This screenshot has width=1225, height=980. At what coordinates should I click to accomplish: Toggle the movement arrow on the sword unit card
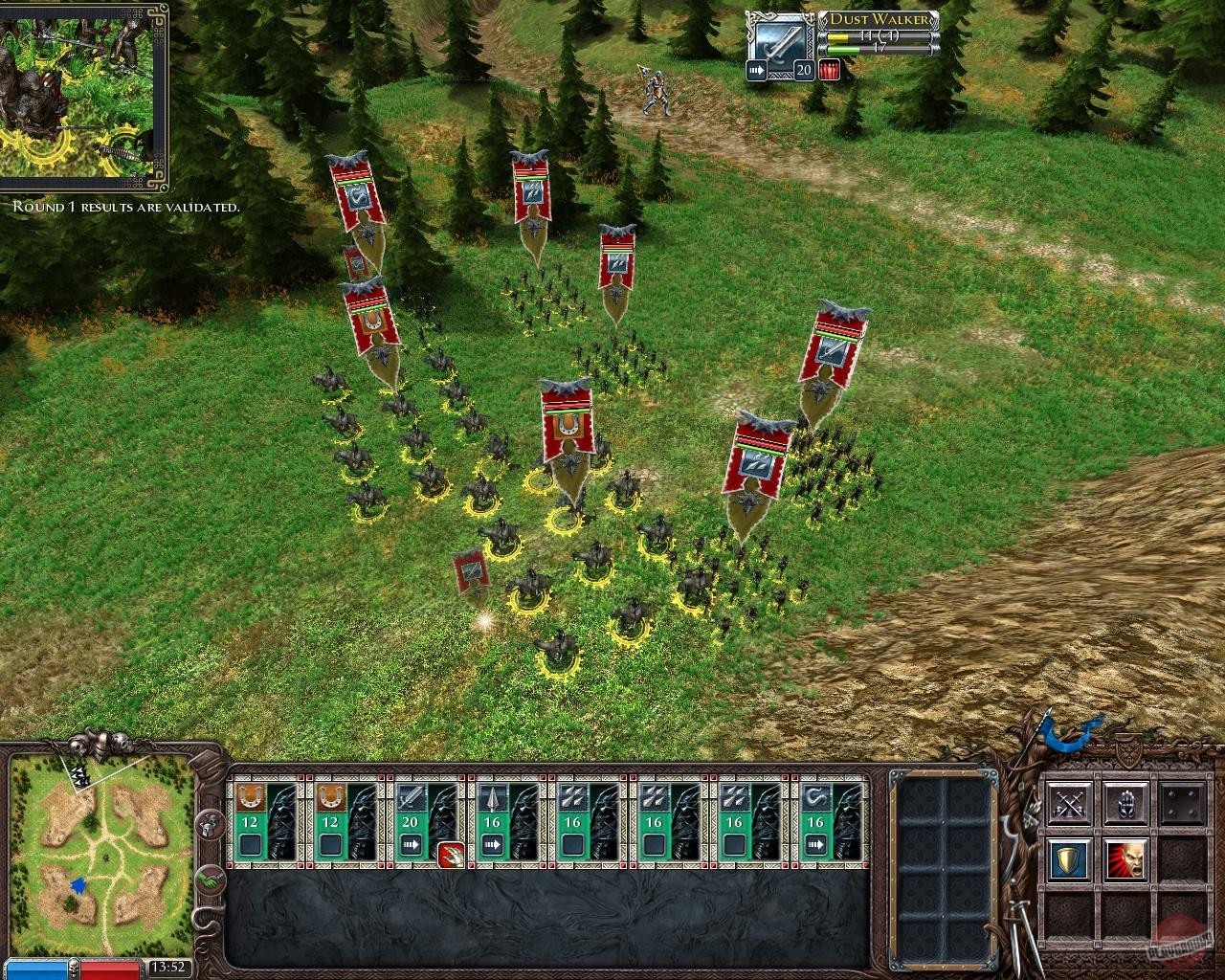412,843
